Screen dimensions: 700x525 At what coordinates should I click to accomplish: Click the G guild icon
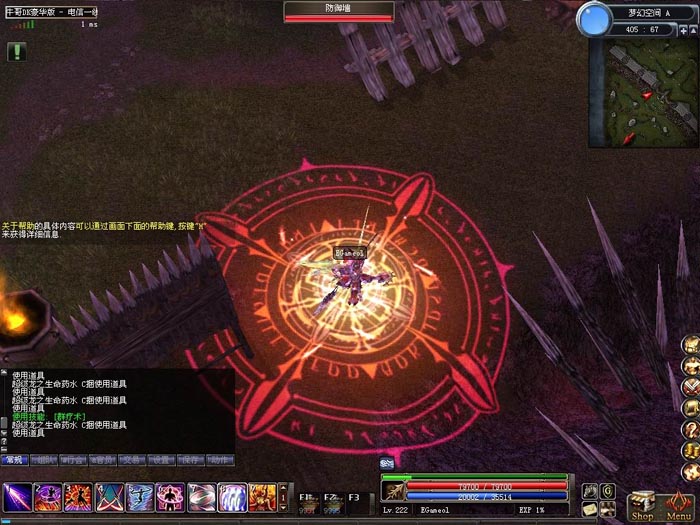tap(607, 490)
